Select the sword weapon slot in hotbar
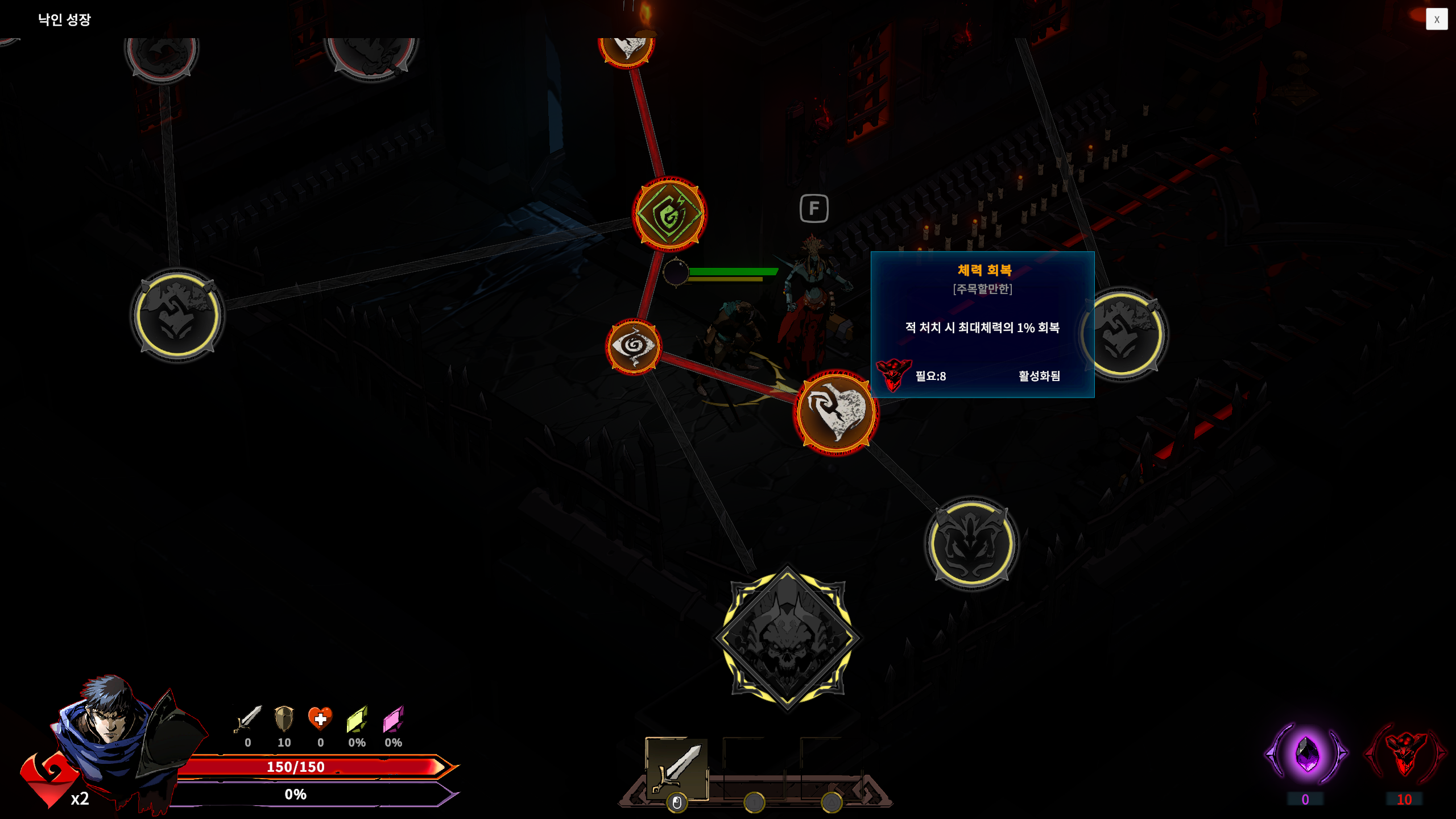 click(x=676, y=769)
